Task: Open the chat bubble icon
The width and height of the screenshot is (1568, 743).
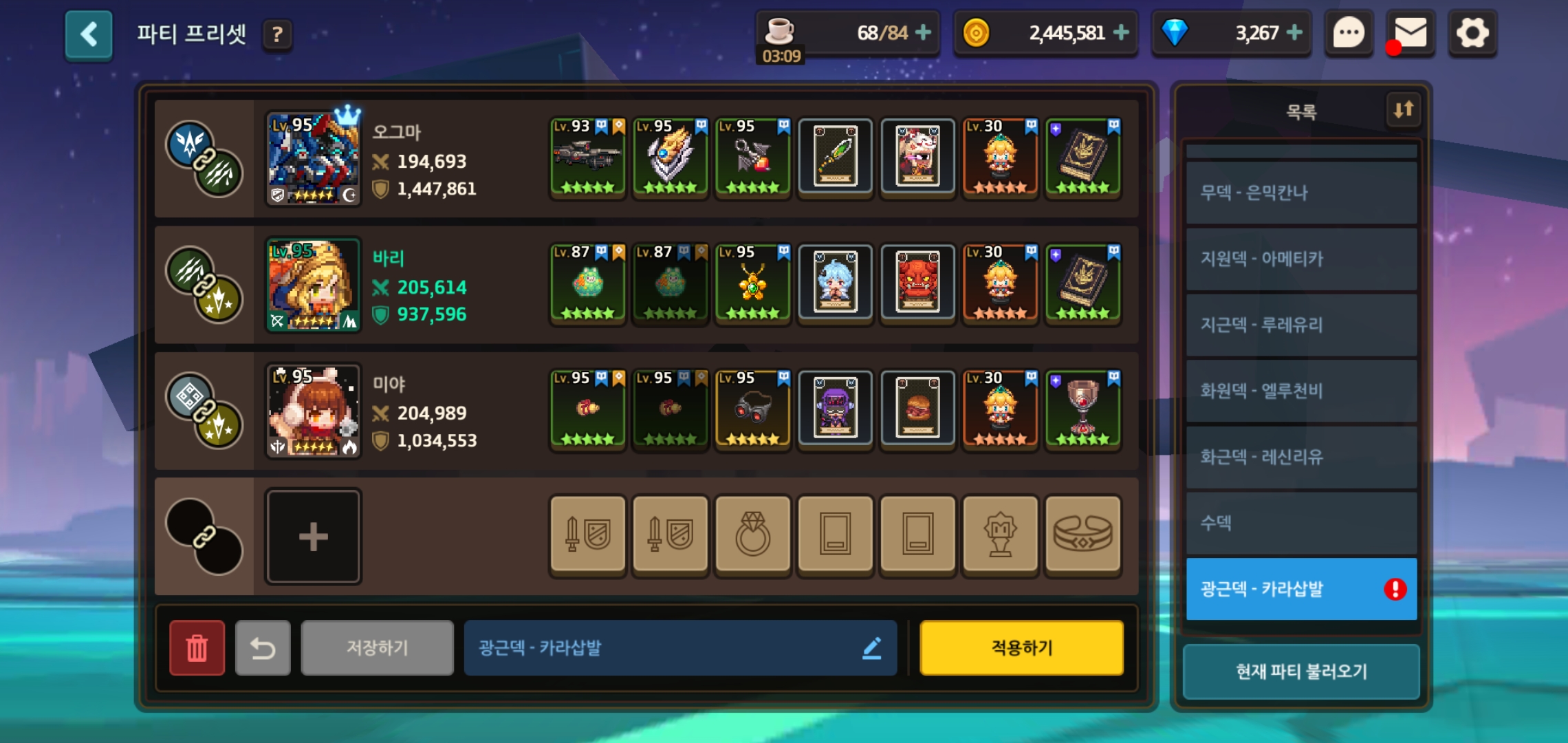Action: pos(1349,33)
